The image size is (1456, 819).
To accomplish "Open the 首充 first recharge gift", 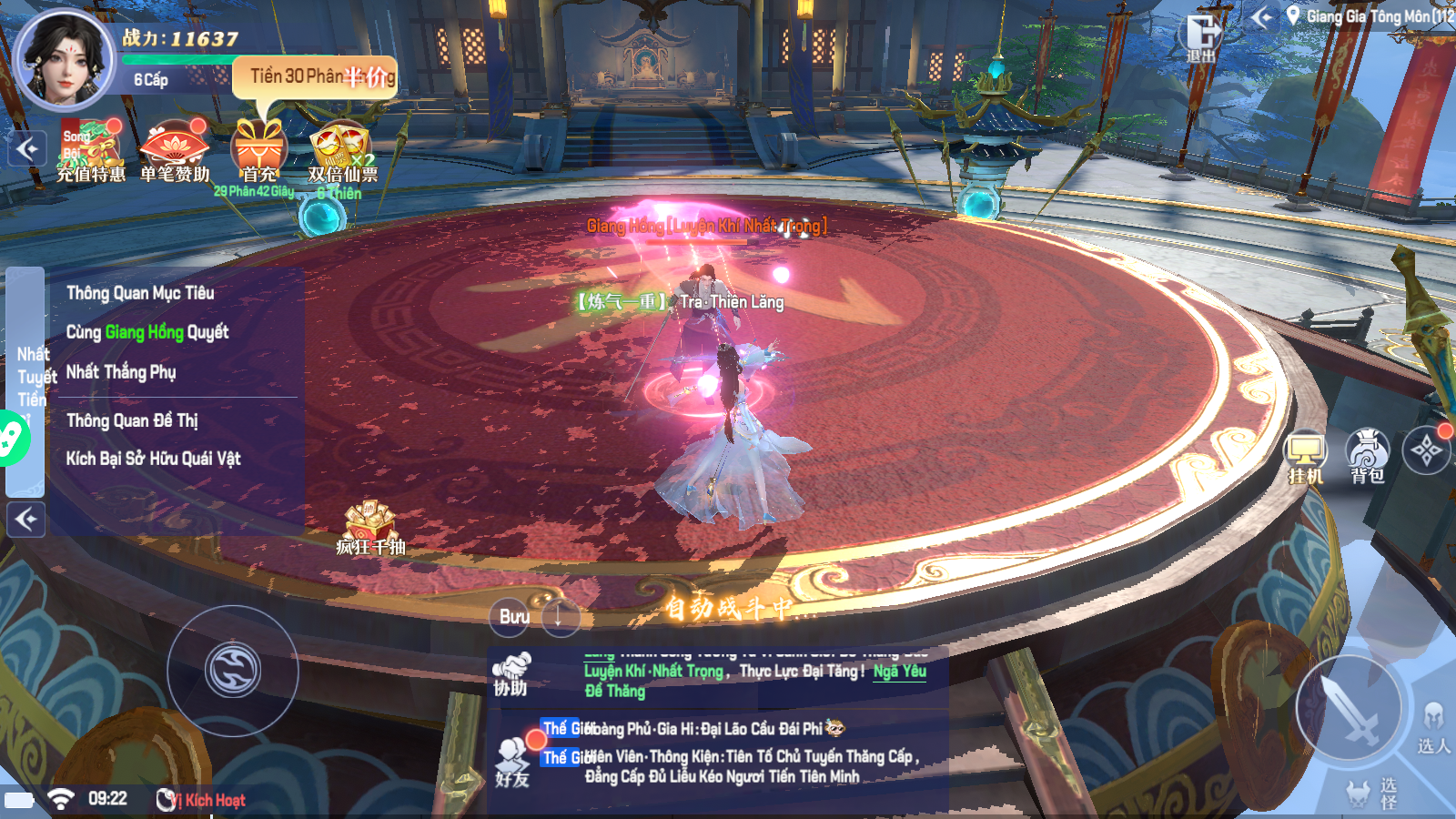I will (x=259, y=150).
